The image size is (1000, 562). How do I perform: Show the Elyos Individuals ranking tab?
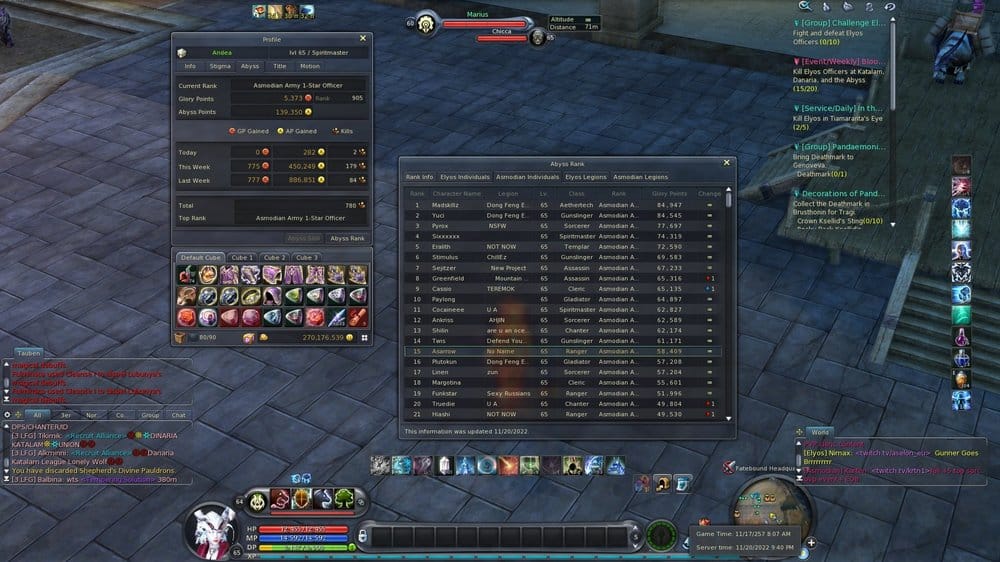(x=465, y=177)
